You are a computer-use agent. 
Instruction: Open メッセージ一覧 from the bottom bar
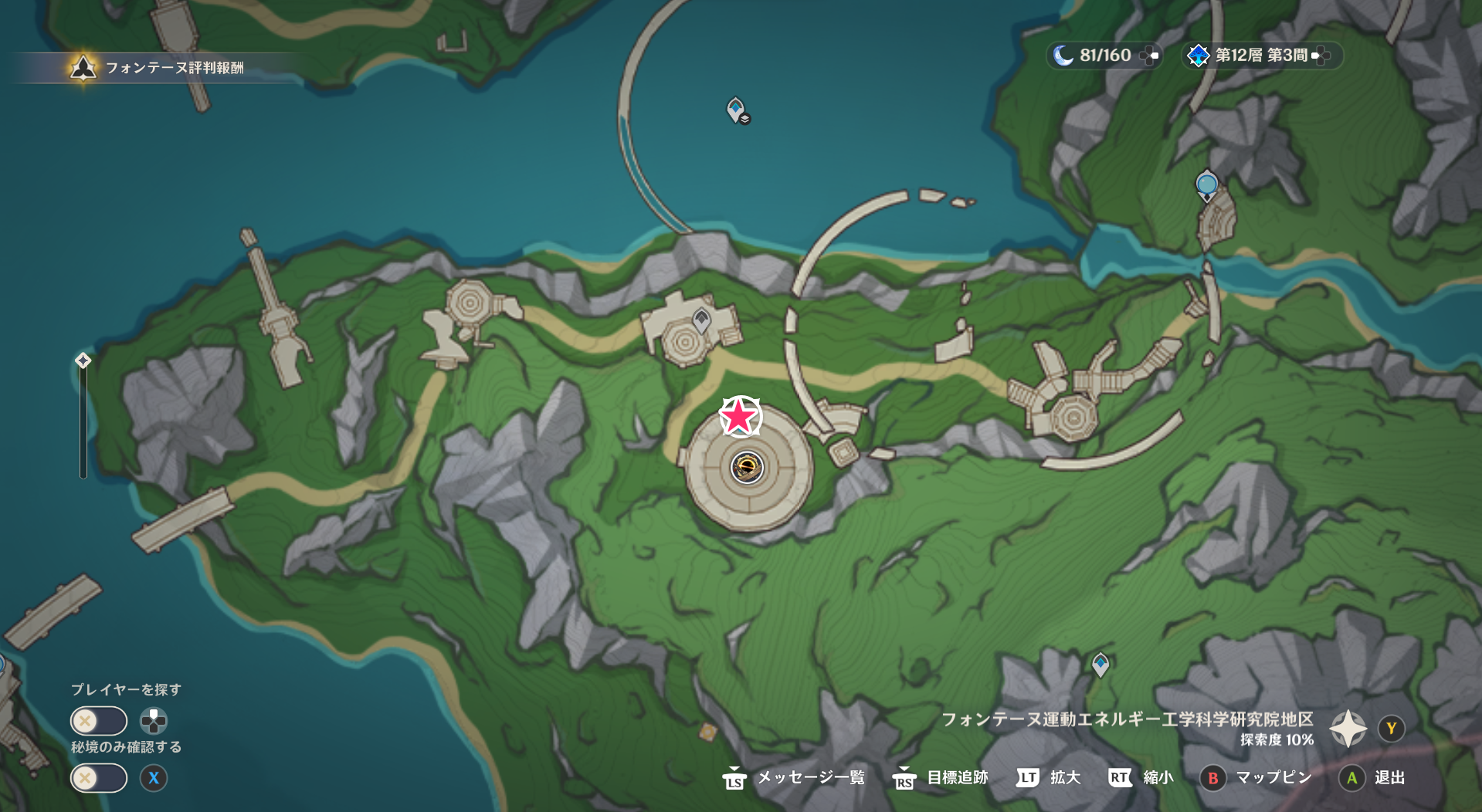tap(812, 778)
